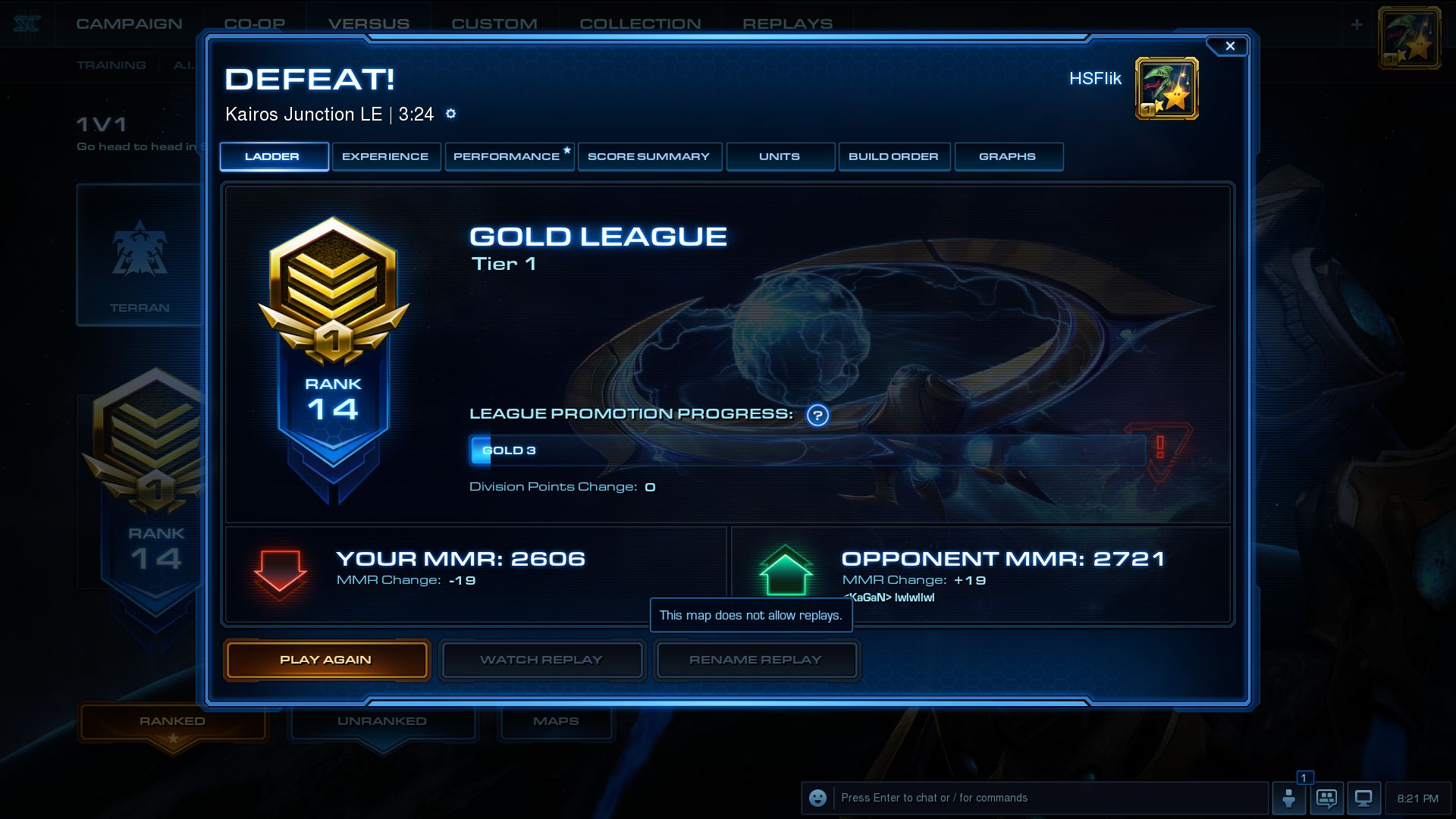Click the smiley icon in the chat bar
Viewport: 1456px width, 819px height.
click(817, 798)
